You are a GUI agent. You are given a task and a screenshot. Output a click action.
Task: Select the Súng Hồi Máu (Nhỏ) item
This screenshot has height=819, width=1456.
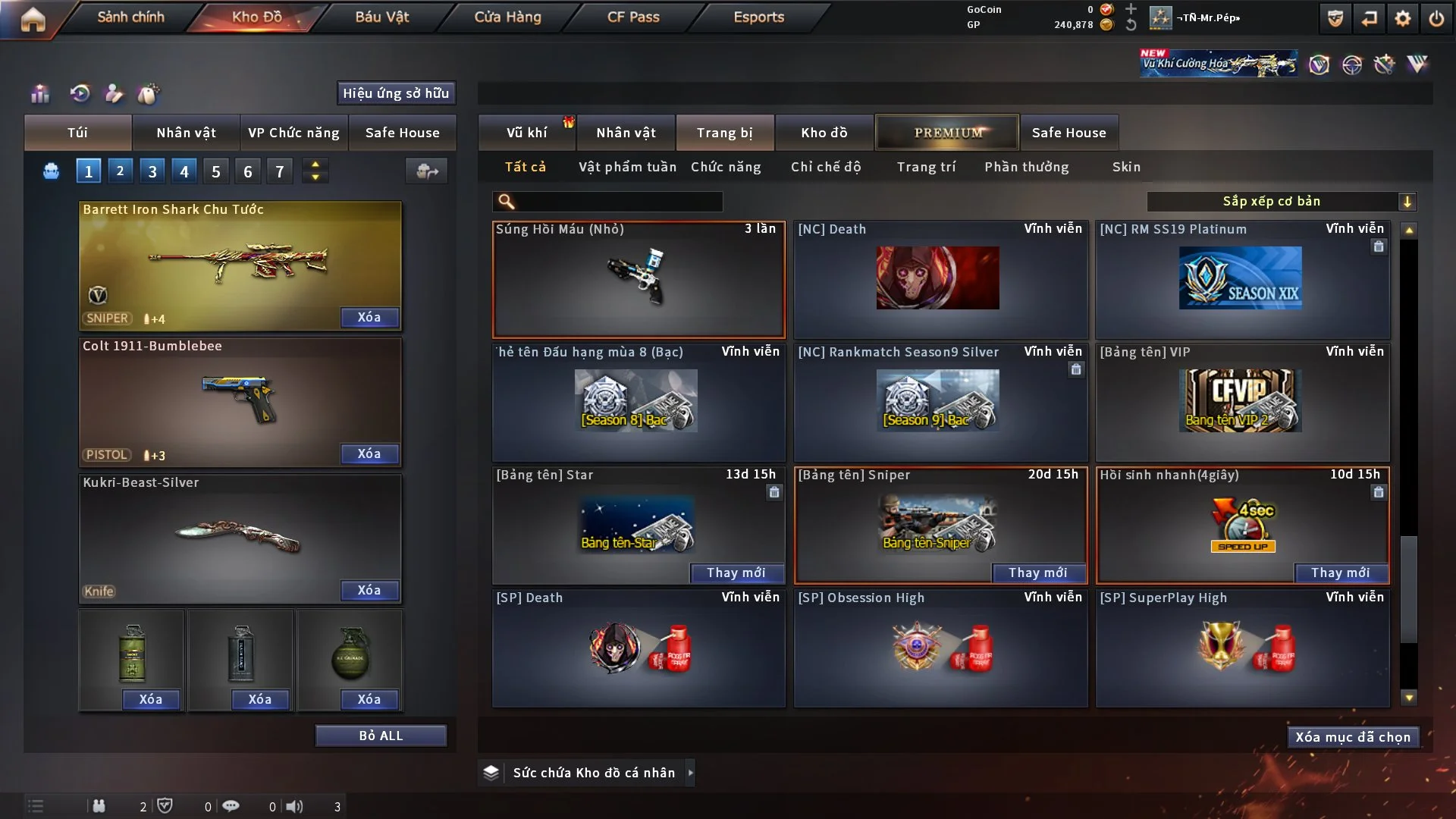(639, 280)
